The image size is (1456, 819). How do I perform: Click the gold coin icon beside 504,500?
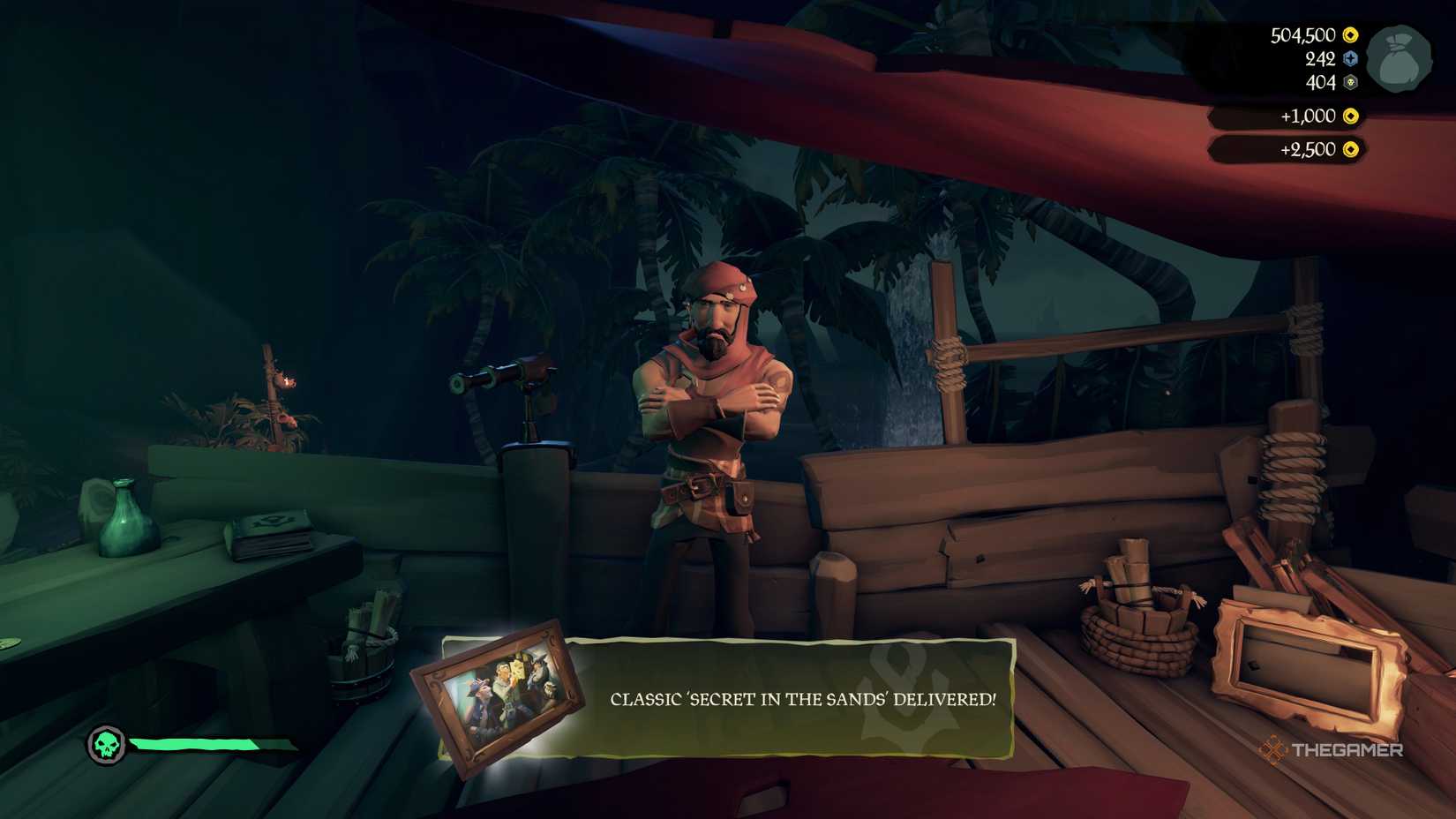click(x=1350, y=36)
